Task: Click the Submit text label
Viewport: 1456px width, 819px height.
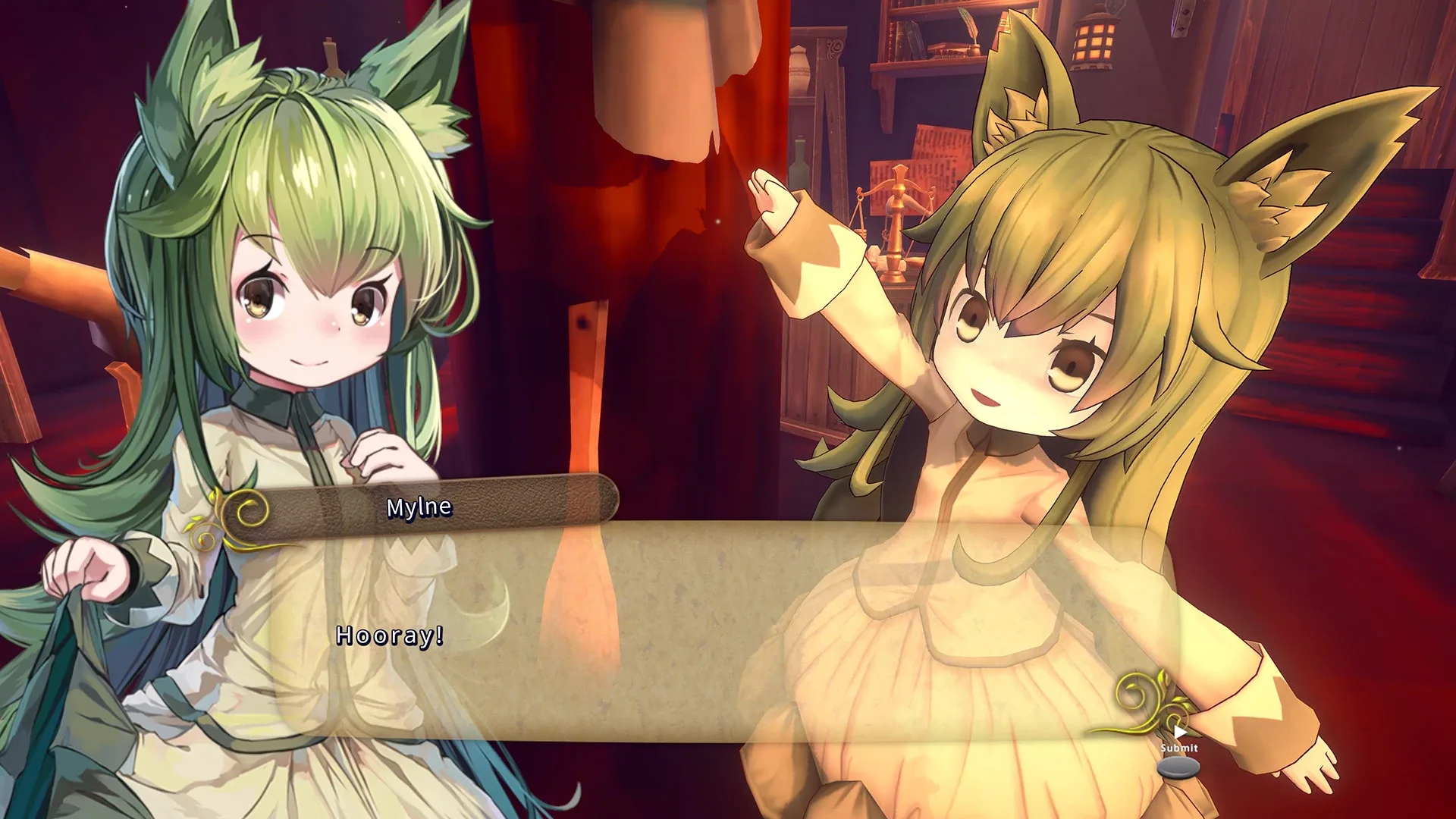Action: (1179, 748)
